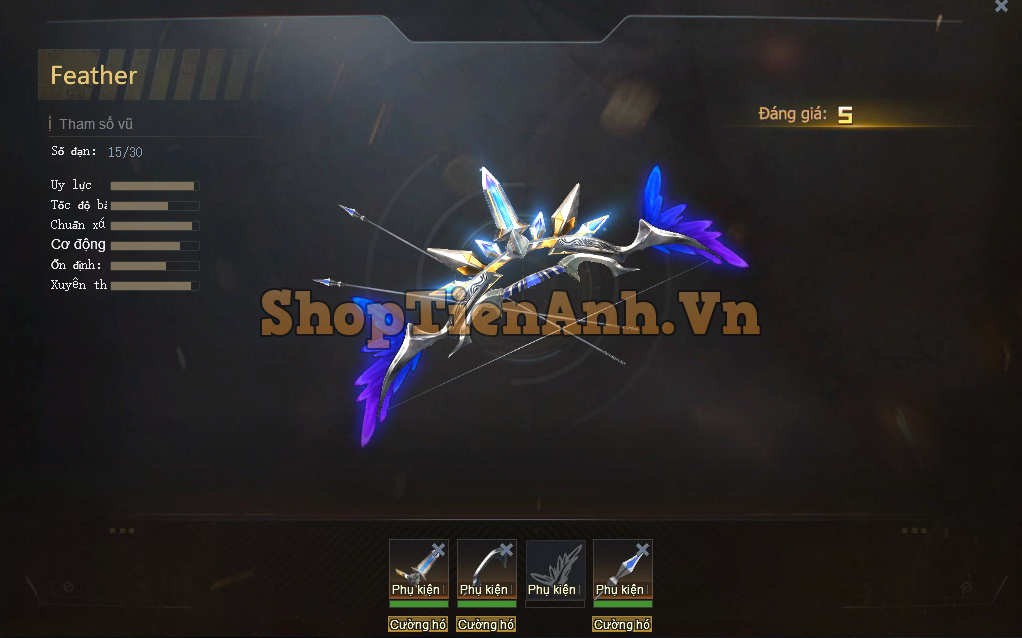Open the empty feather wing accessory slot
1022x638 pixels.
[x=555, y=569]
